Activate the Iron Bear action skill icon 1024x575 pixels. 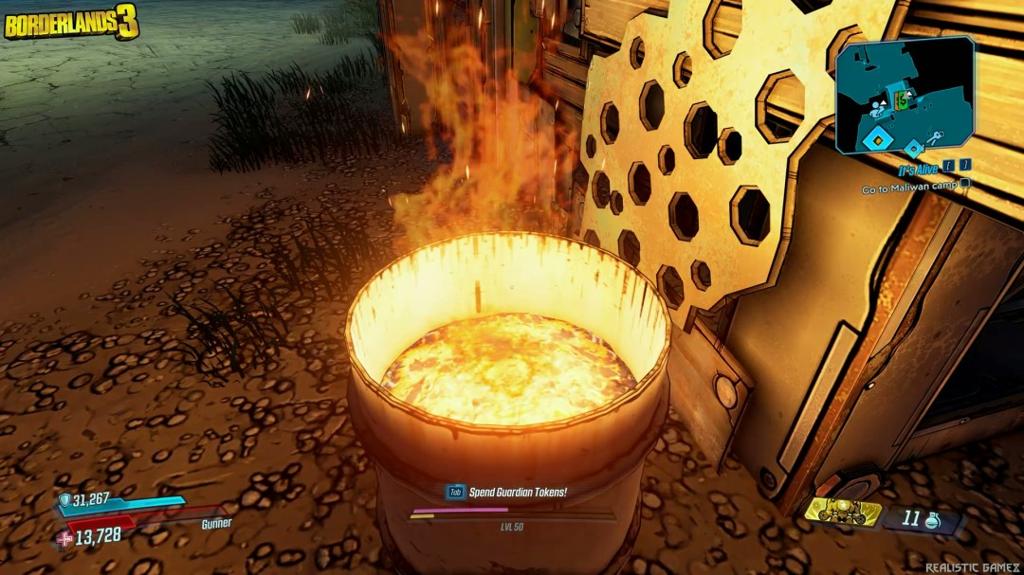tap(842, 513)
